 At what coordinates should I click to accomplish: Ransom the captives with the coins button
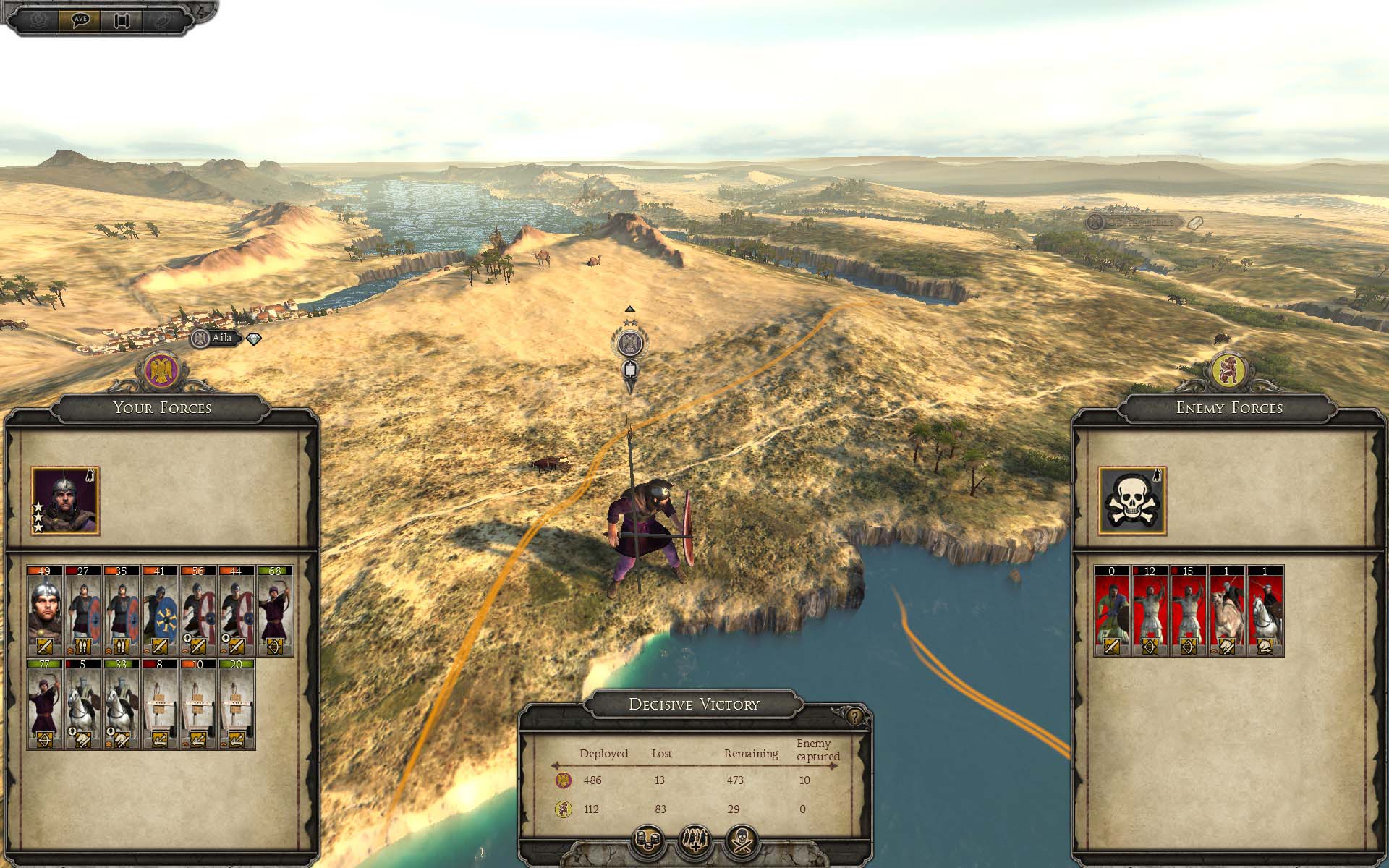pos(647,841)
